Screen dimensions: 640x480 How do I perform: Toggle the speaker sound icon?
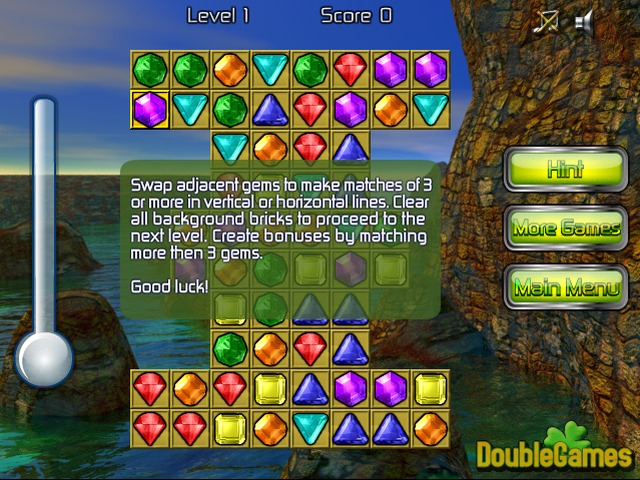pos(585,22)
